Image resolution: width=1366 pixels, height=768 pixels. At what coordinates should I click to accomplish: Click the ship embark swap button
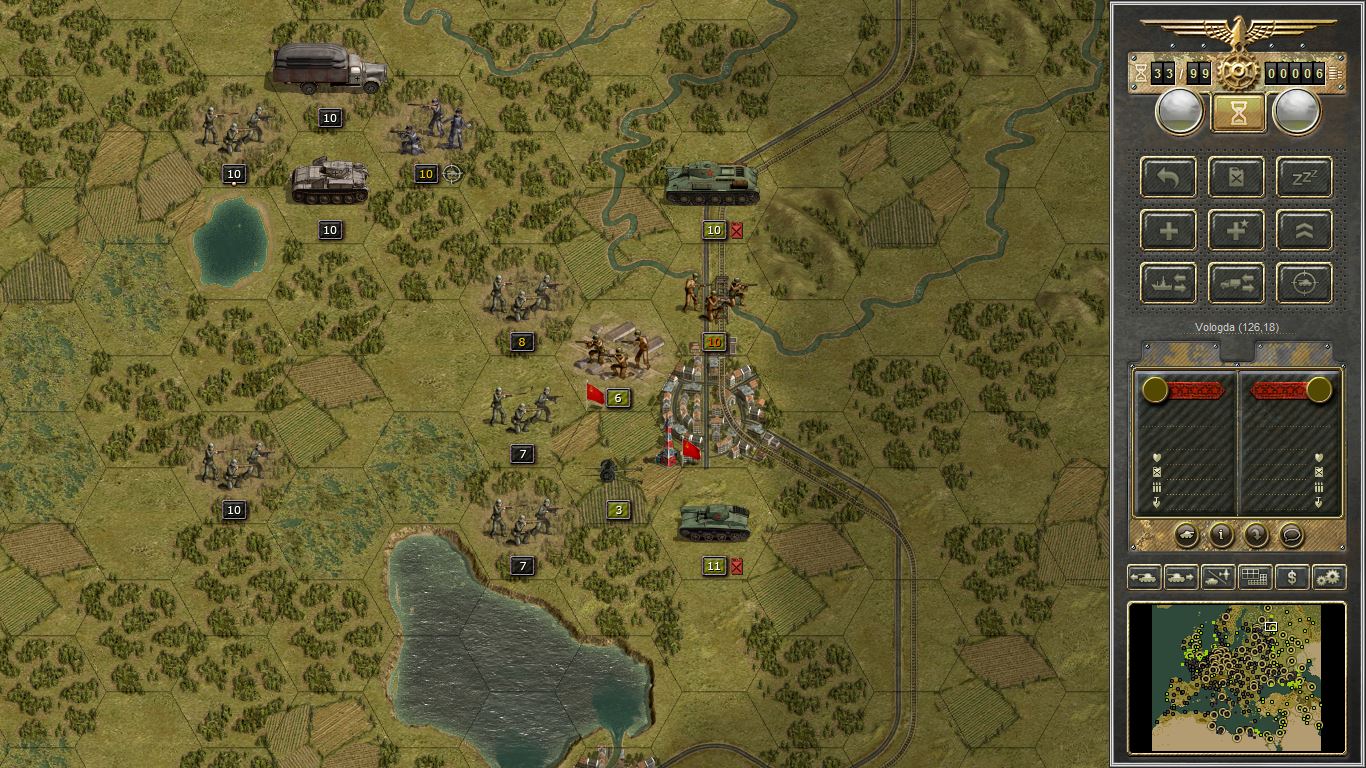[1168, 283]
